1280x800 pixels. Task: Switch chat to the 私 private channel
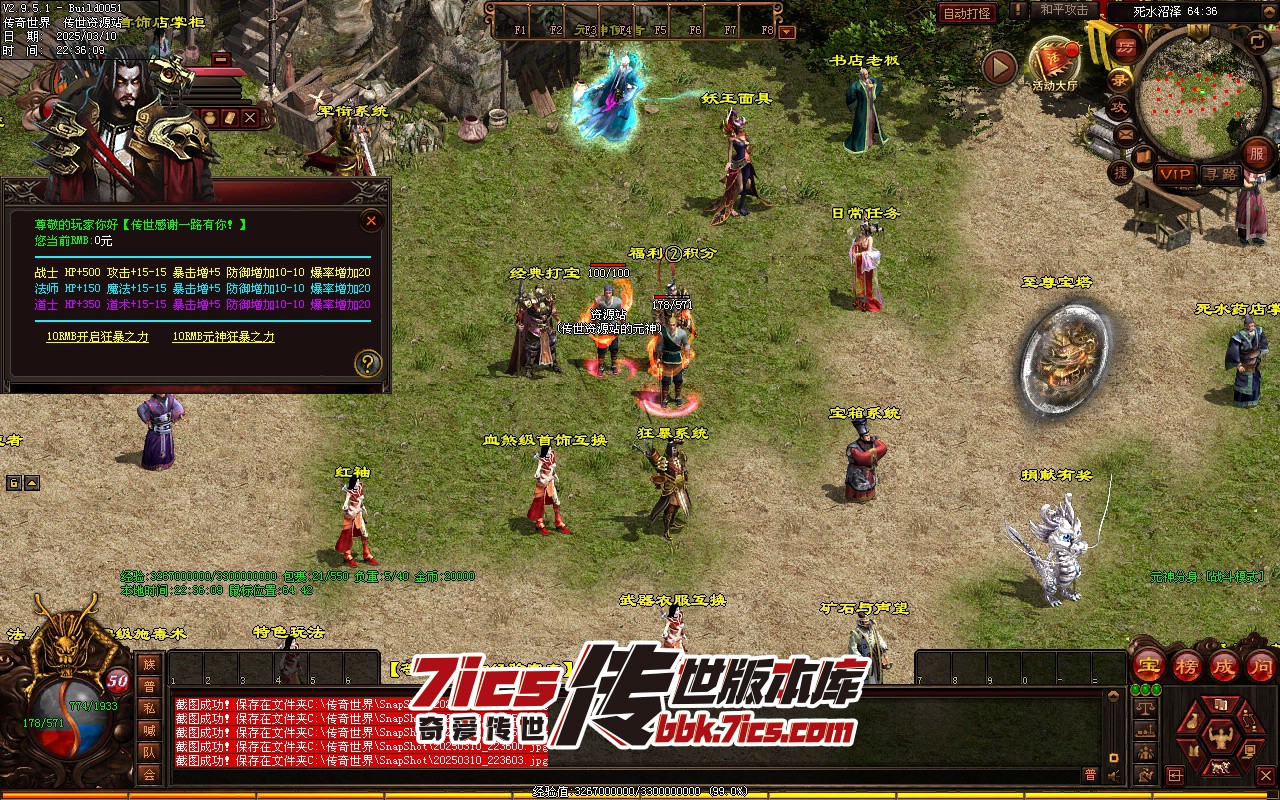(x=149, y=708)
